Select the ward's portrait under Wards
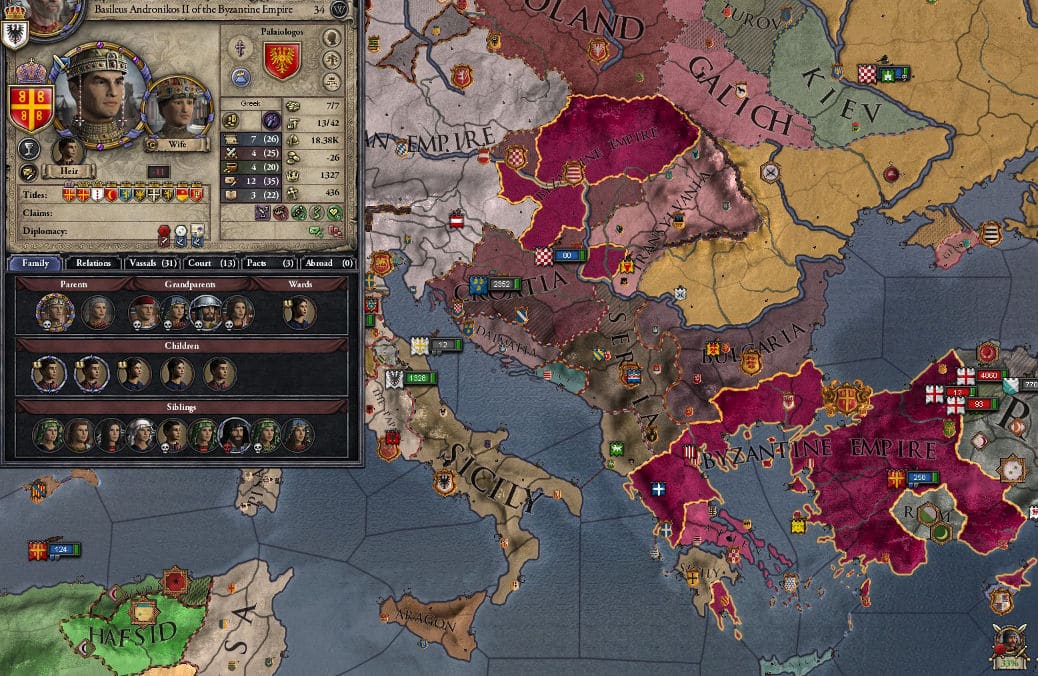 click(299, 312)
